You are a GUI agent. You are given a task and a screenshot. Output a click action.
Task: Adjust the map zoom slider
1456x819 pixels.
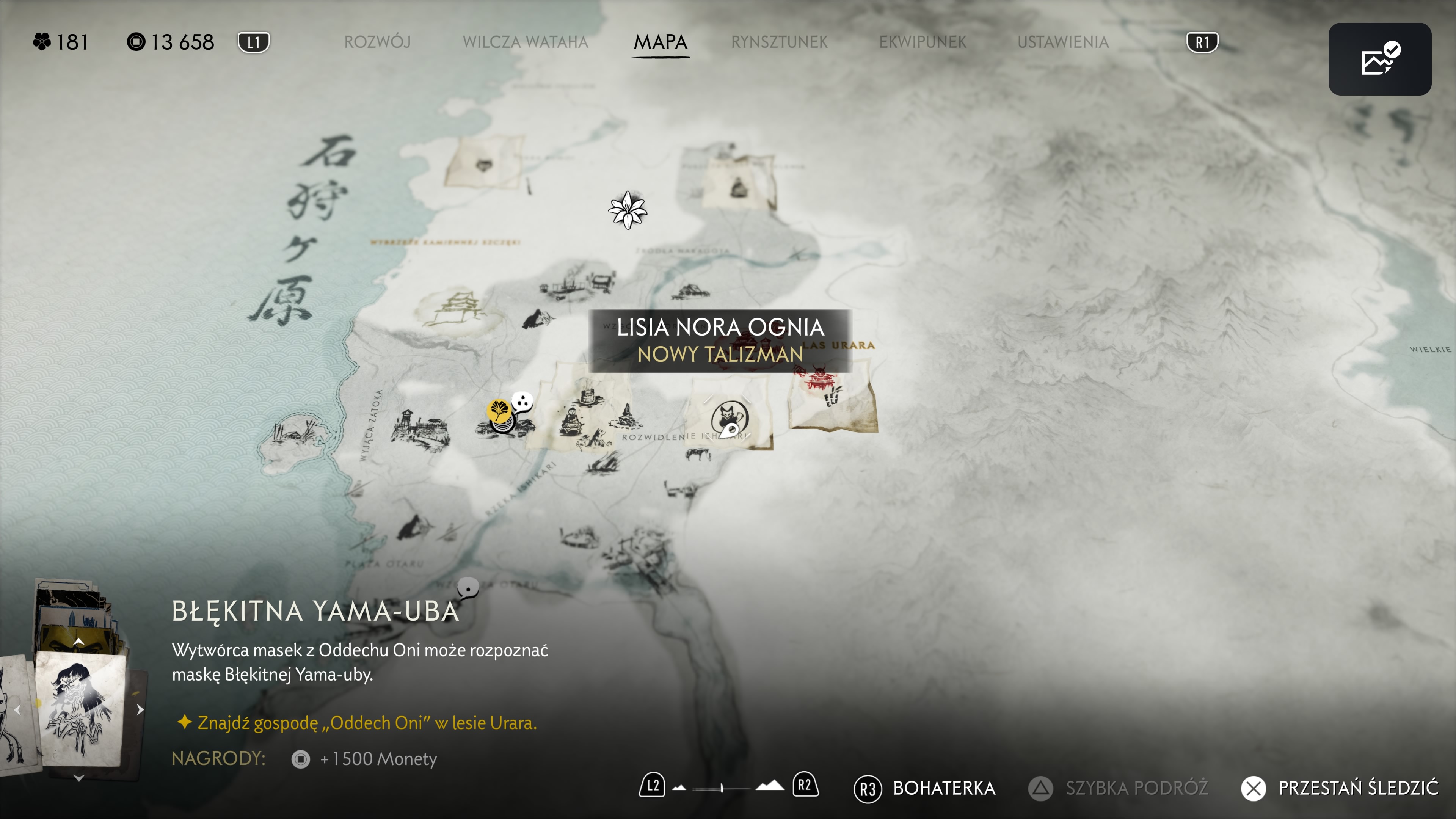pos(722,788)
